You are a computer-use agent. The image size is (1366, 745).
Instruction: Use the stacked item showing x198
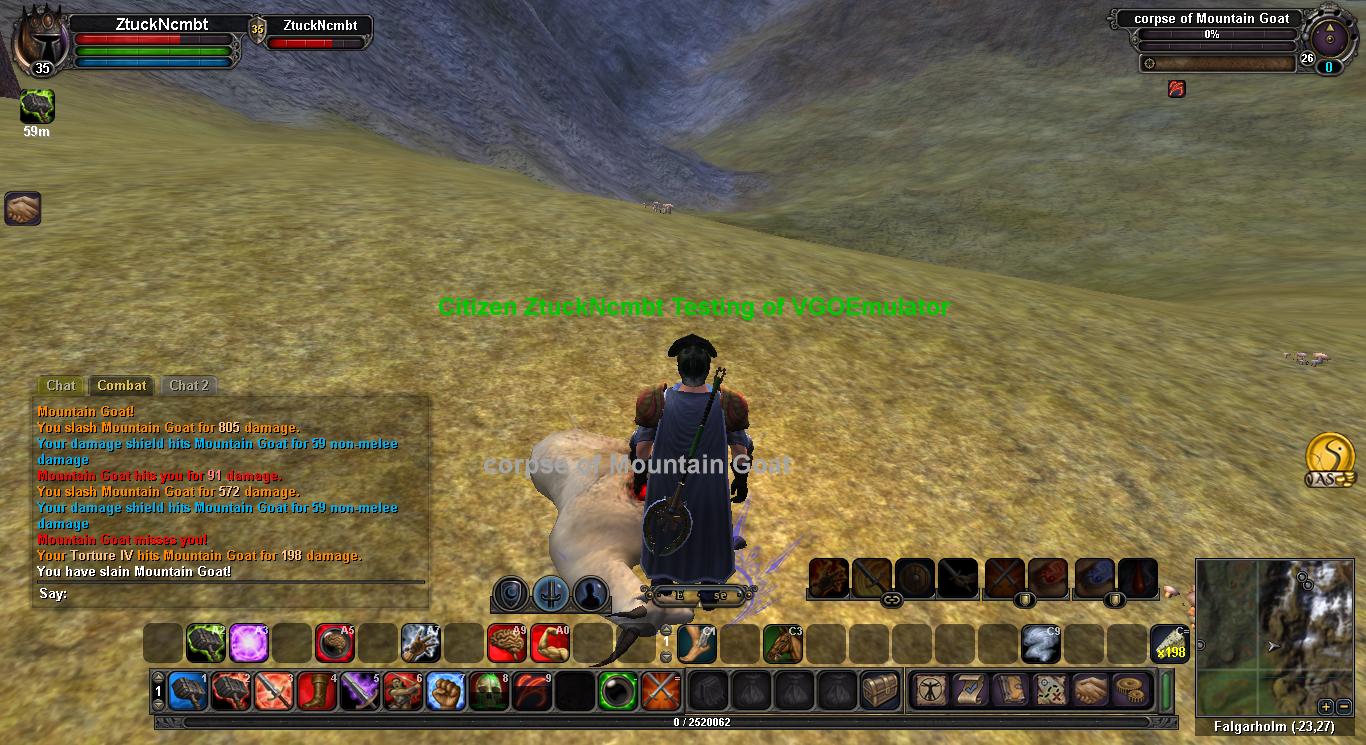1169,643
